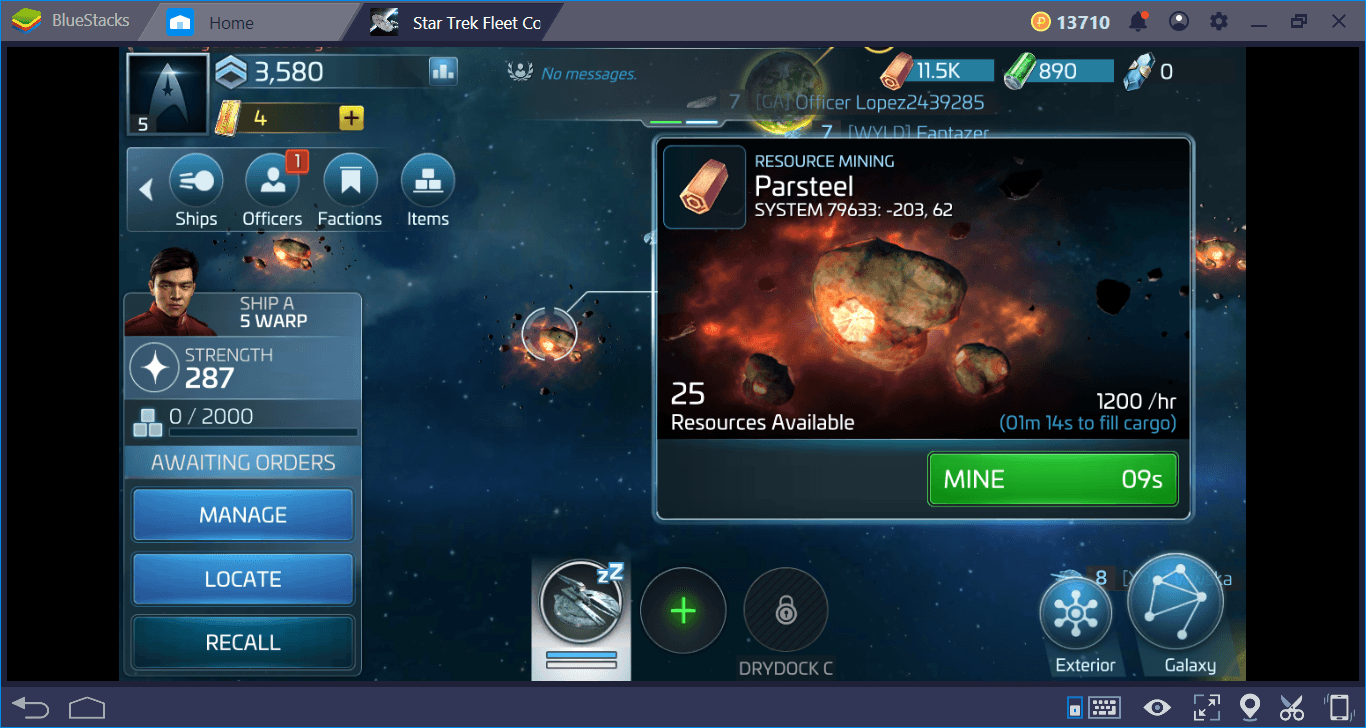Image resolution: width=1366 pixels, height=728 pixels.
Task: Show the Factions screen
Action: click(350, 190)
